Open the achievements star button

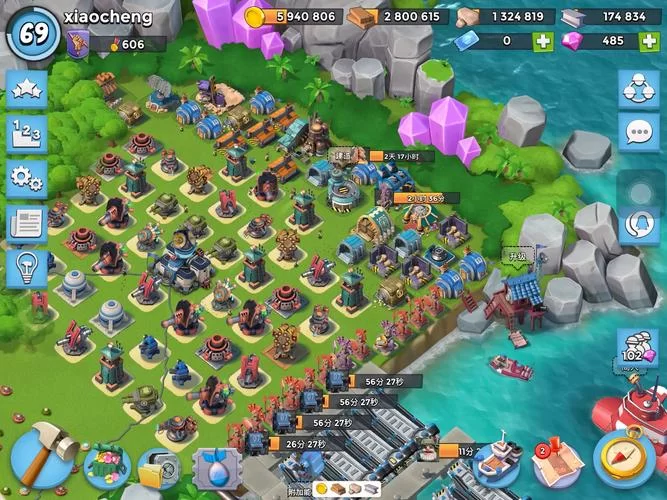[27, 91]
